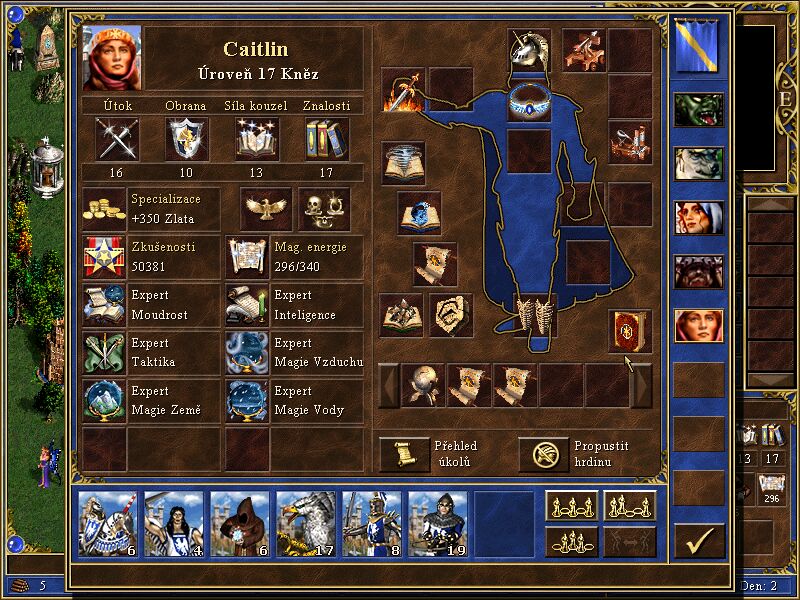
Task: Confirm with the gold checkmark button
Action: (x=699, y=541)
